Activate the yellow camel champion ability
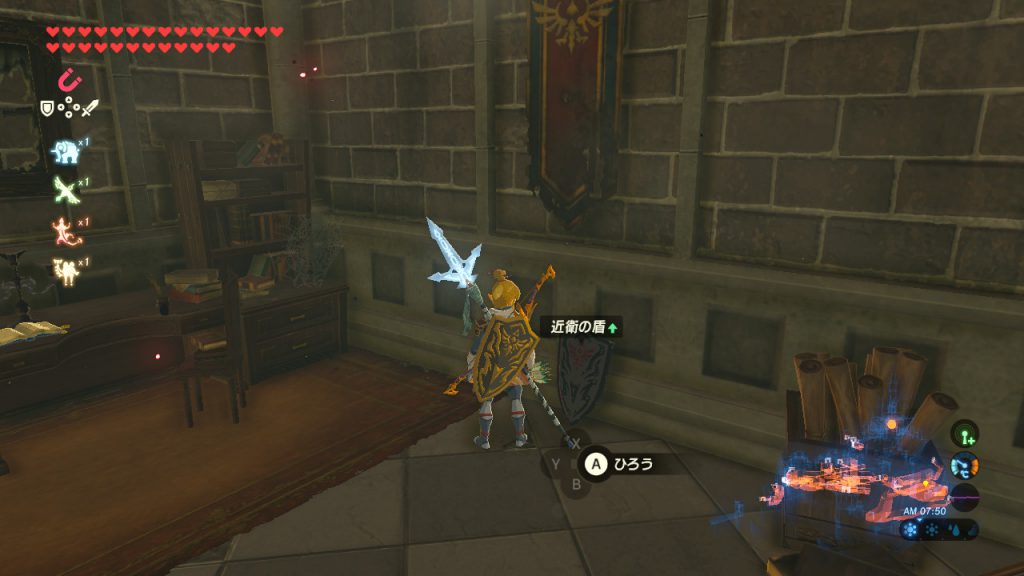This screenshot has height=576, width=1024. [65, 270]
